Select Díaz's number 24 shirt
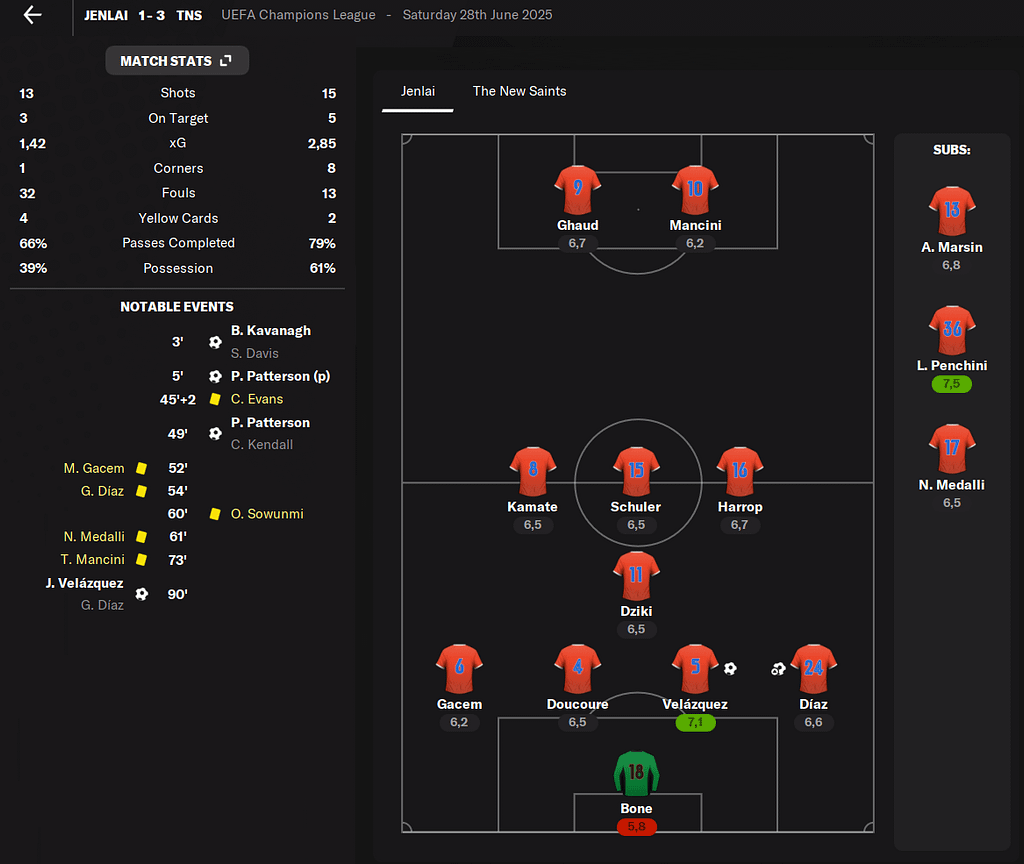Screen dimensions: 1024x864 [x=813, y=669]
